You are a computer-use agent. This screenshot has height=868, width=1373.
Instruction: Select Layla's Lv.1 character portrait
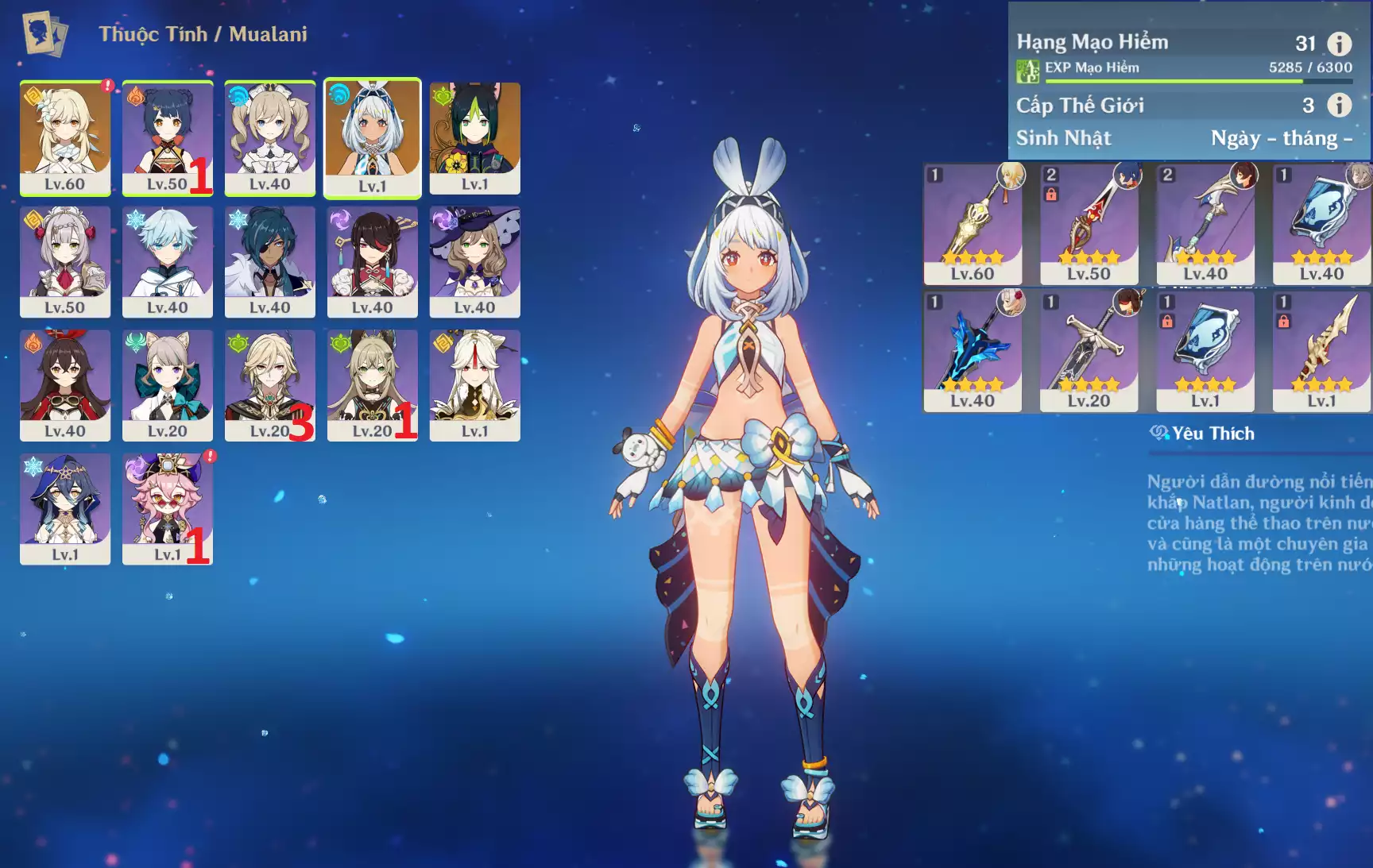(x=64, y=508)
